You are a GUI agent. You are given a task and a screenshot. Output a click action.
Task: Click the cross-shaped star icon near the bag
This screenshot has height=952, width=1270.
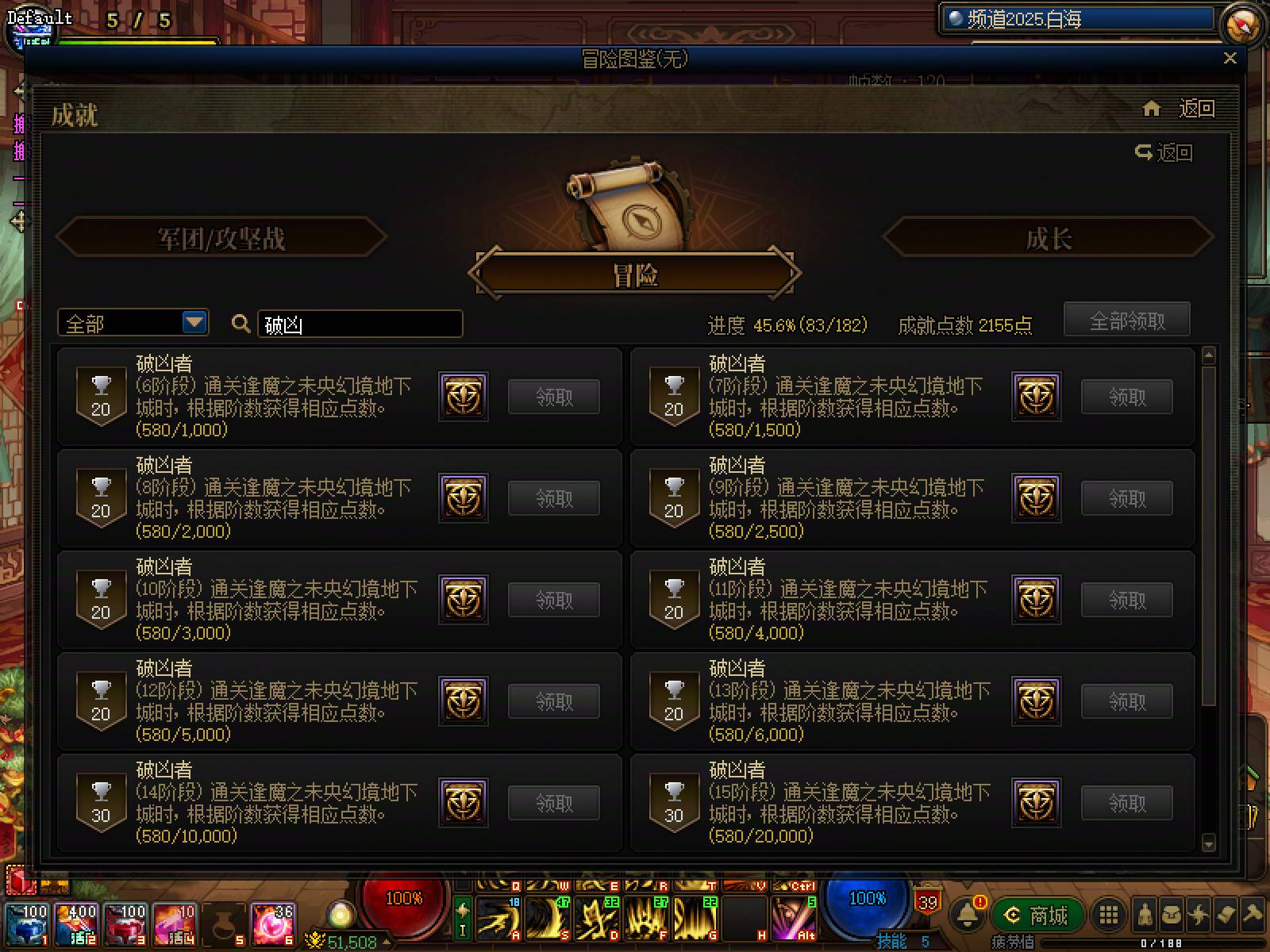coord(1199,914)
